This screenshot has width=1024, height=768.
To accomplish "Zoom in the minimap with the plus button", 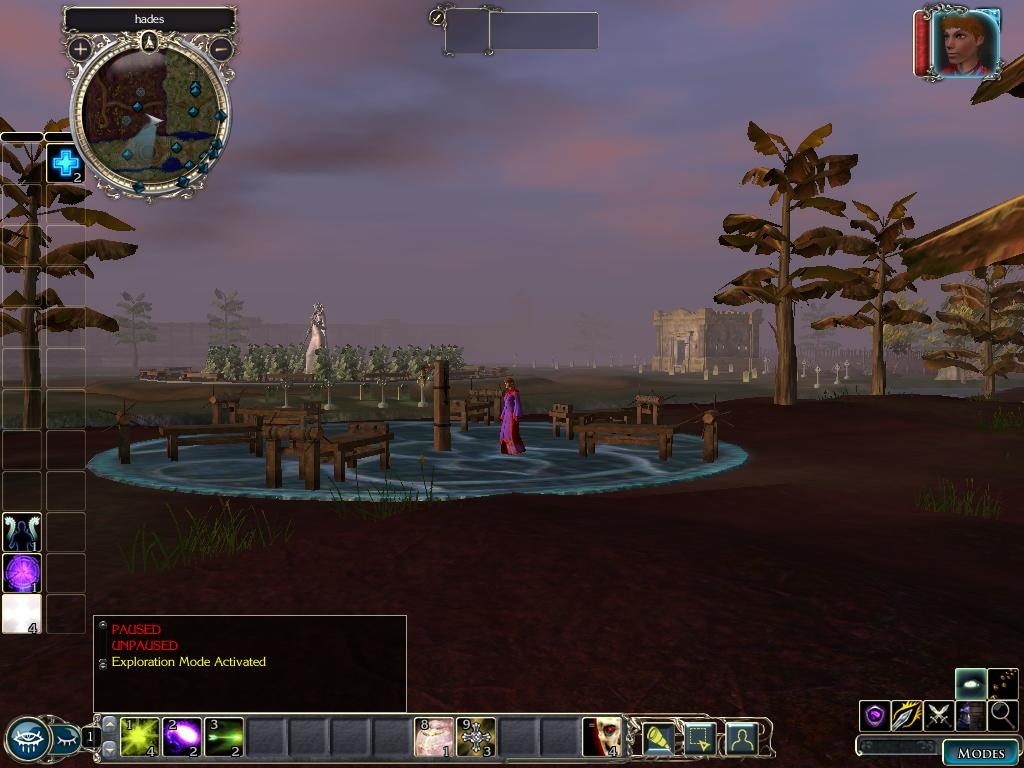I will [x=79, y=48].
